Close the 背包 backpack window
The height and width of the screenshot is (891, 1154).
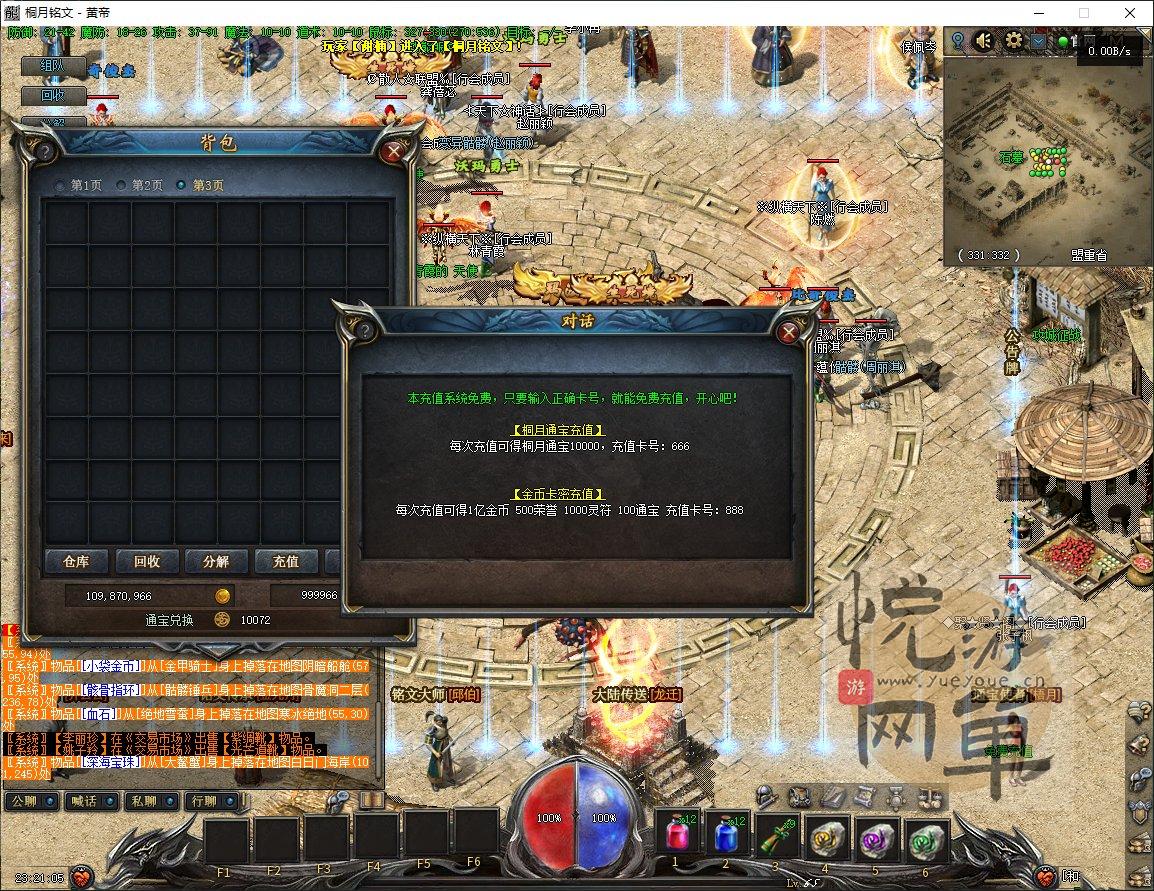pyautogui.click(x=394, y=152)
